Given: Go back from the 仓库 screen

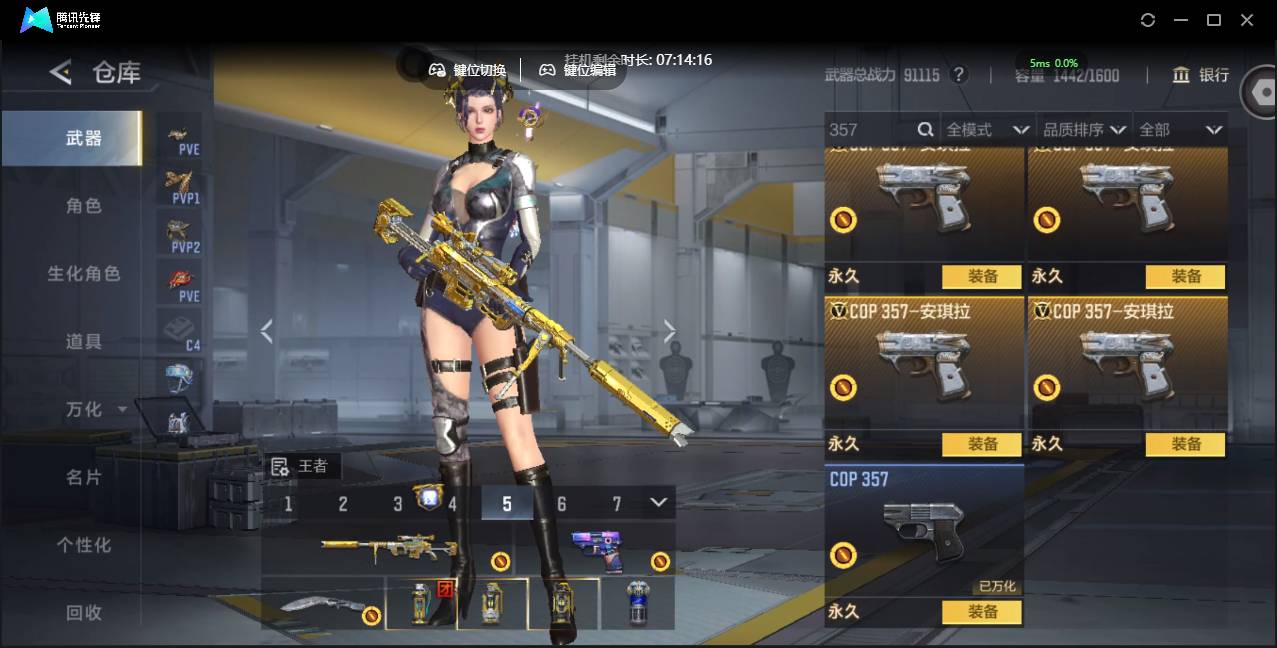Looking at the screenshot, I should (61, 72).
